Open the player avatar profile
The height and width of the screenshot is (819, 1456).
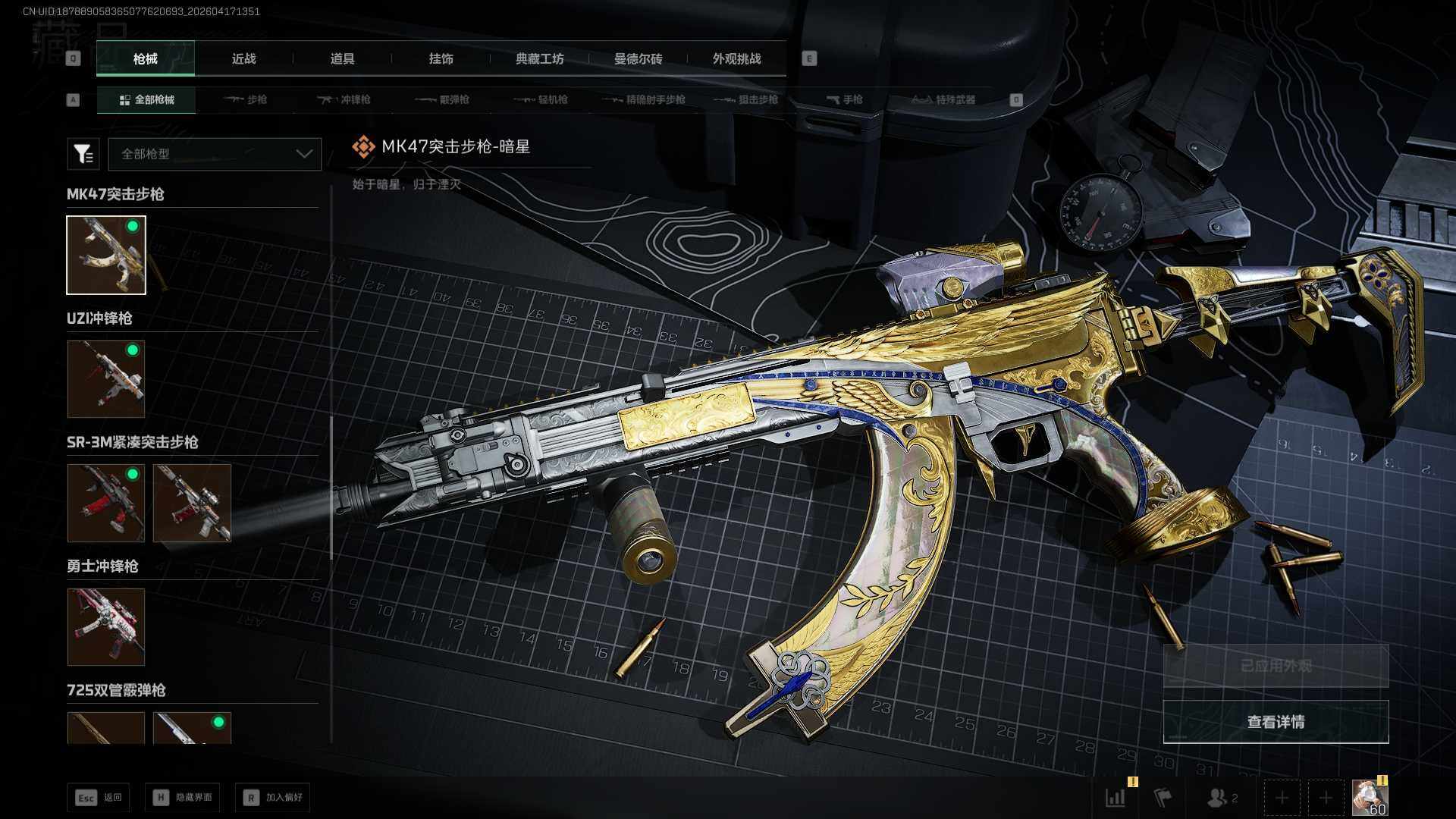point(1370,798)
